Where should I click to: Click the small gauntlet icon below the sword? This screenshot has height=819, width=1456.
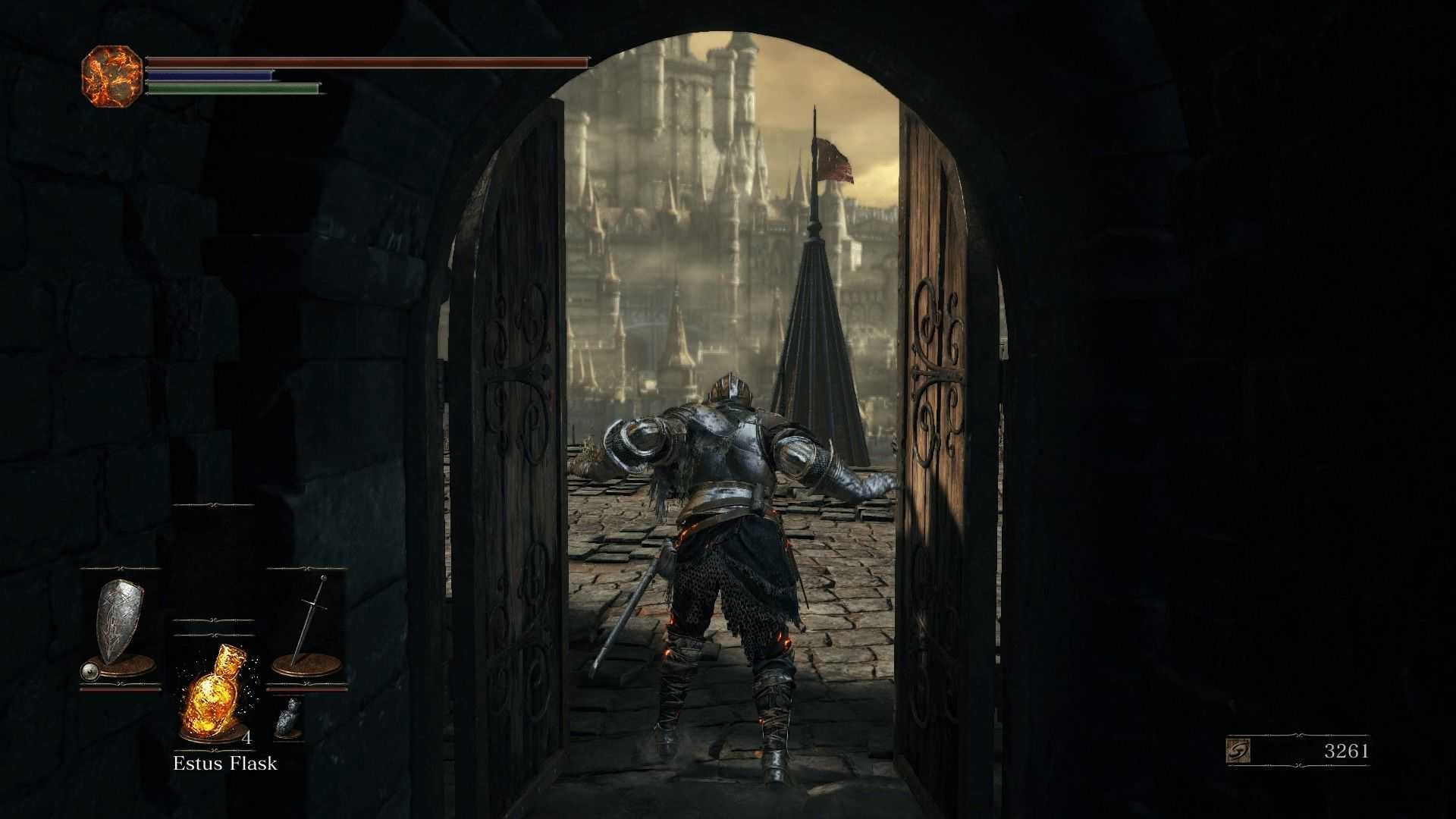[287, 717]
